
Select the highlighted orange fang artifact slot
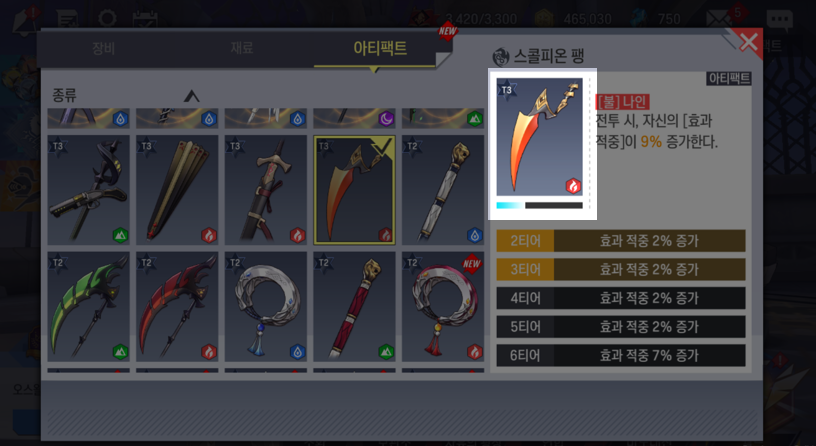pos(354,190)
